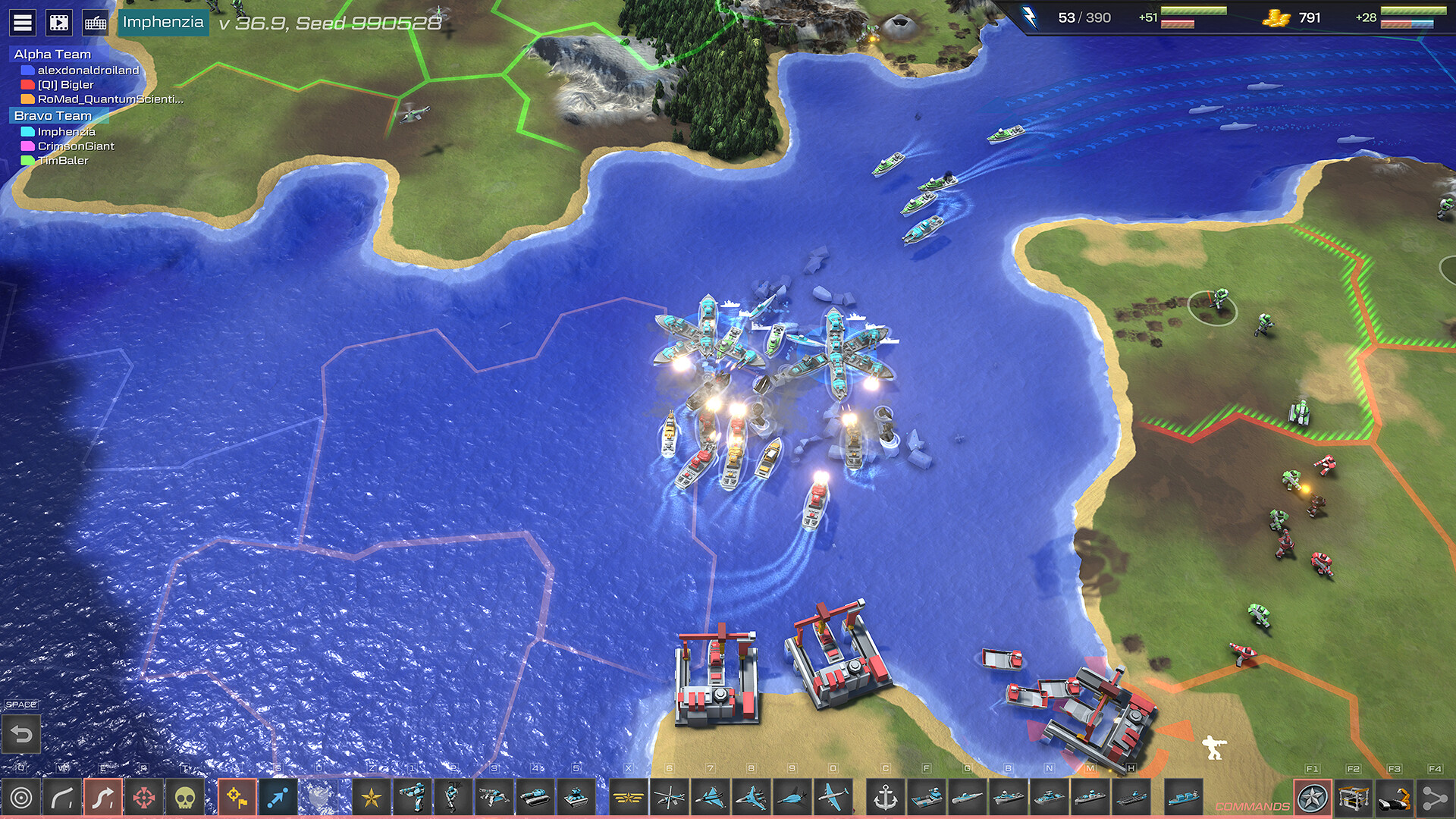Viewport: 1456px width, 819px height.
Task: Toggle the straight-line move arrow command
Action: coord(279,798)
